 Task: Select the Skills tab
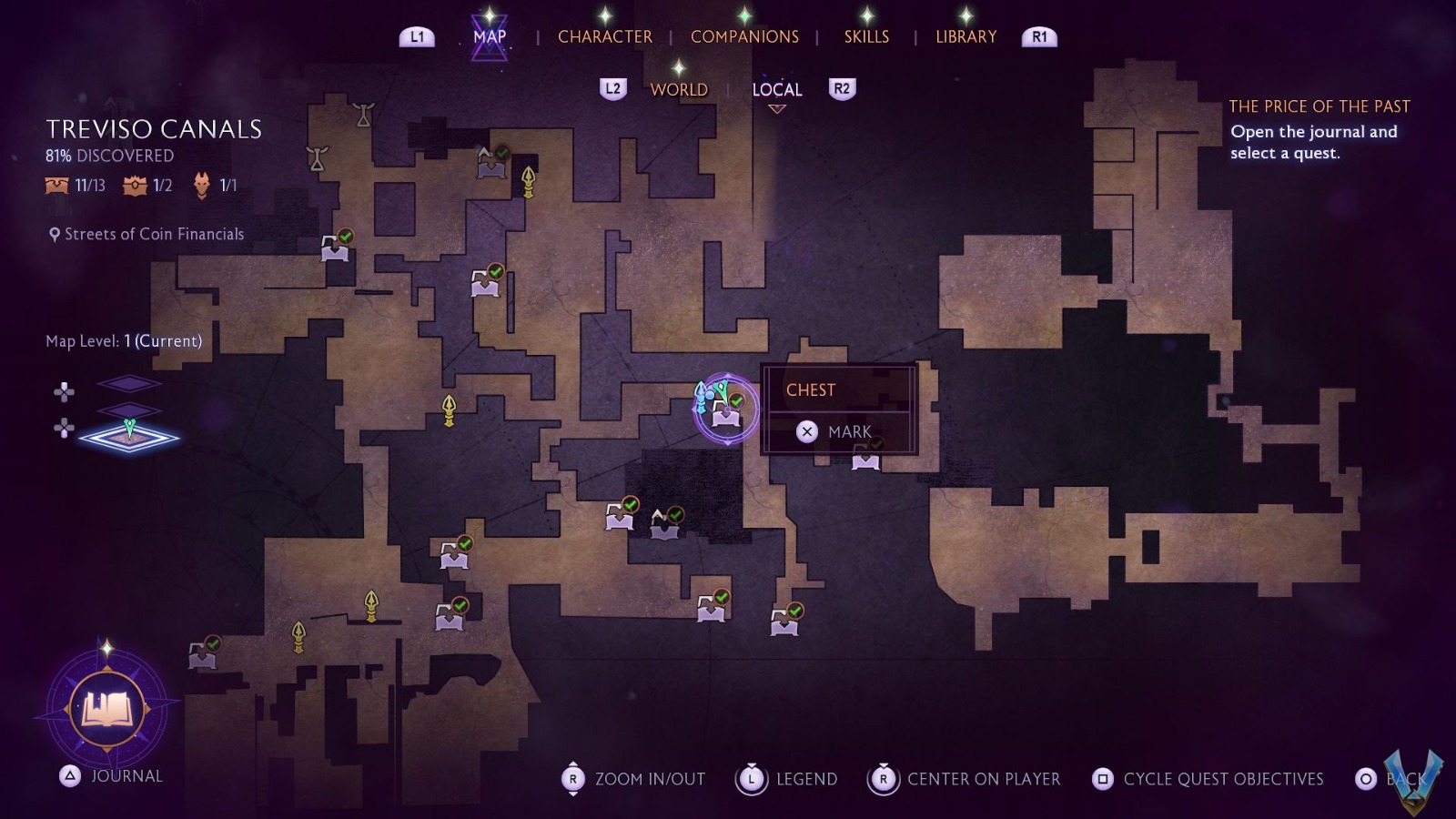[866, 36]
